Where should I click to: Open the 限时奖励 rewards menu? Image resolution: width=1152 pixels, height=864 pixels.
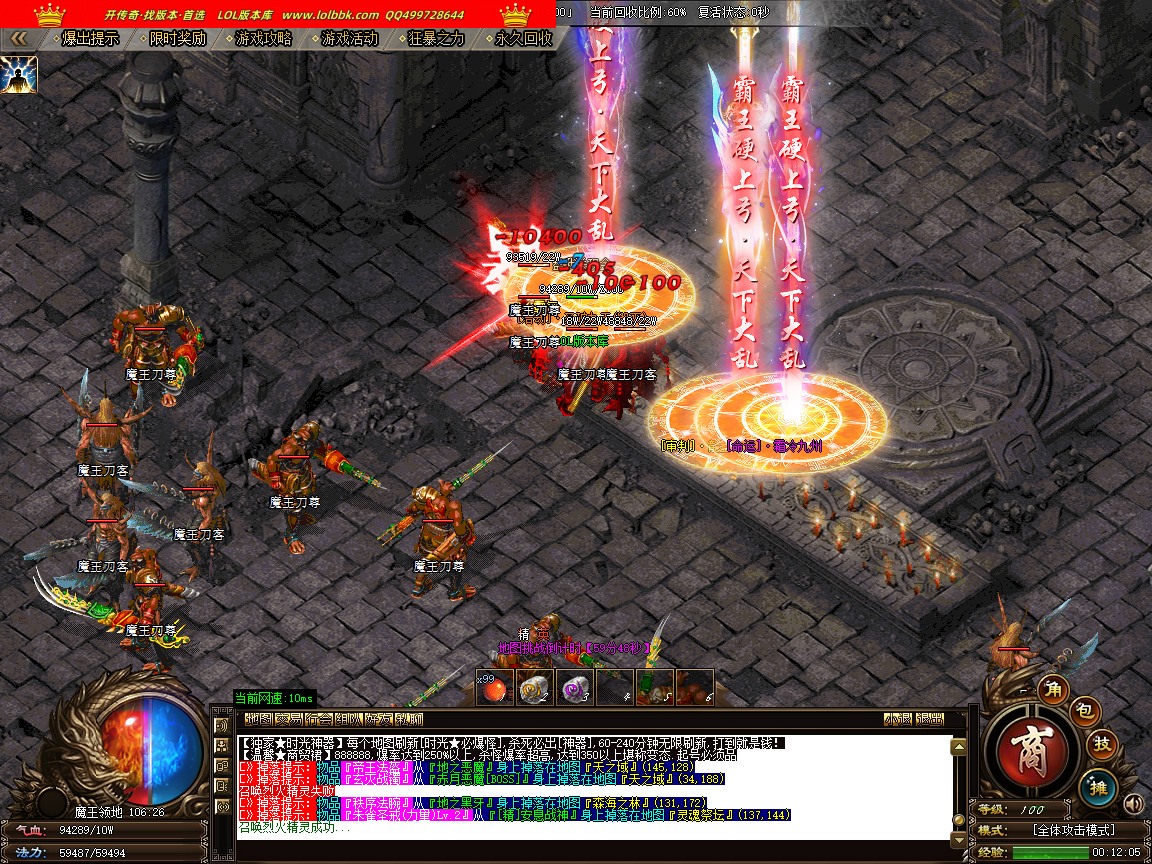point(177,39)
